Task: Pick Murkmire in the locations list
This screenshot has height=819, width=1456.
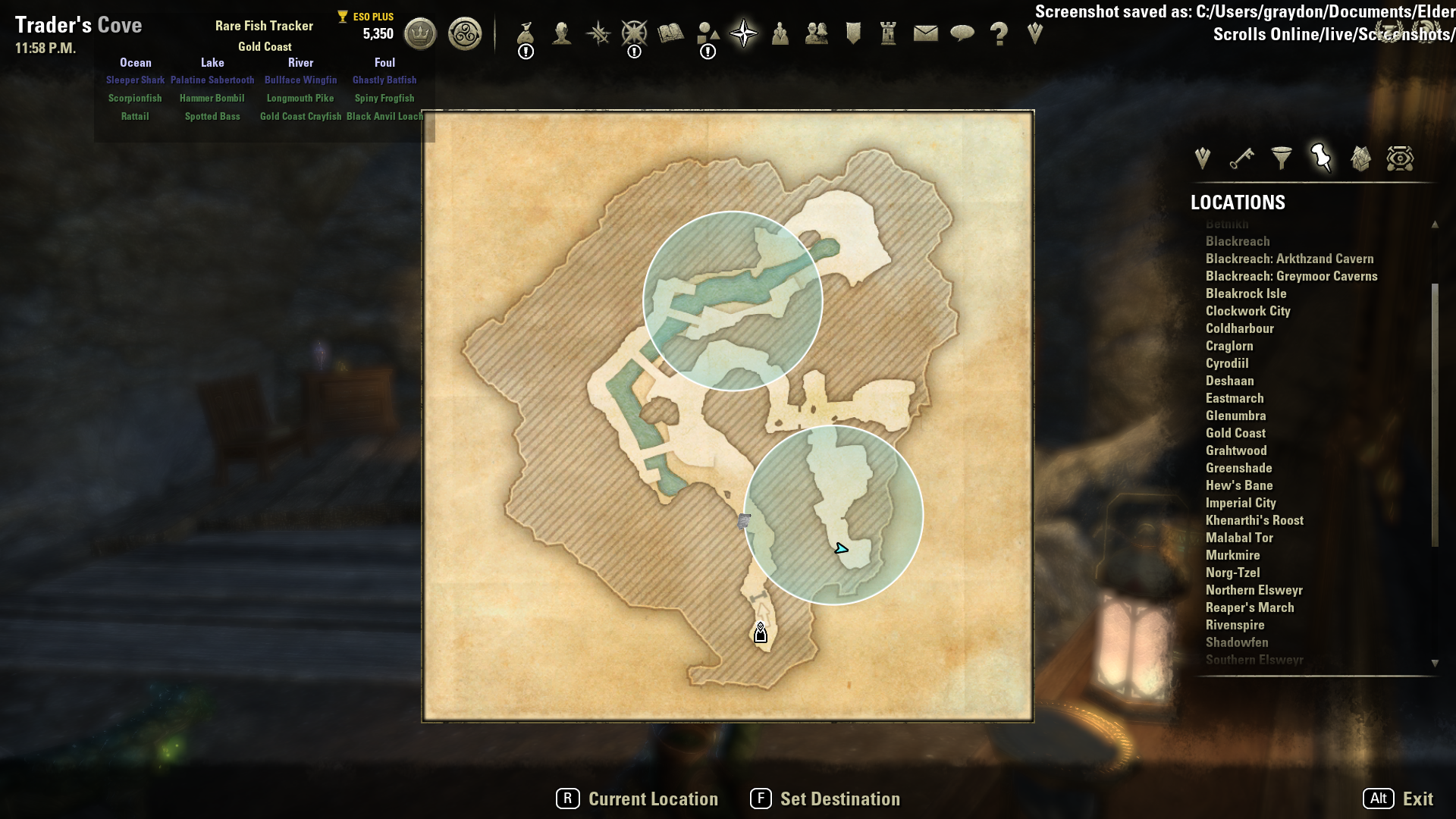Action: click(1232, 555)
